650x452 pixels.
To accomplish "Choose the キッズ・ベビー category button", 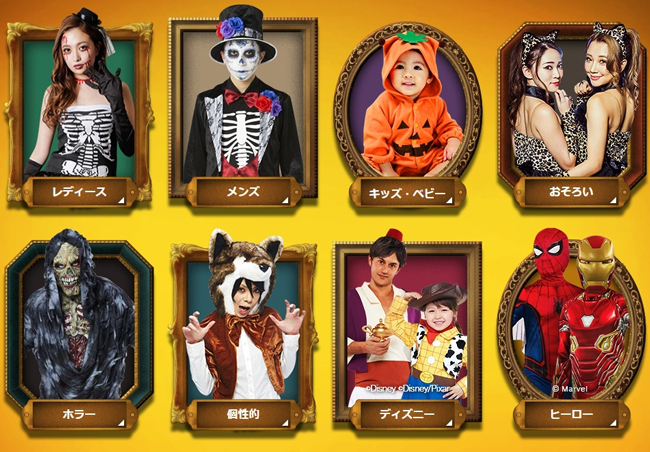I will tap(406, 190).
